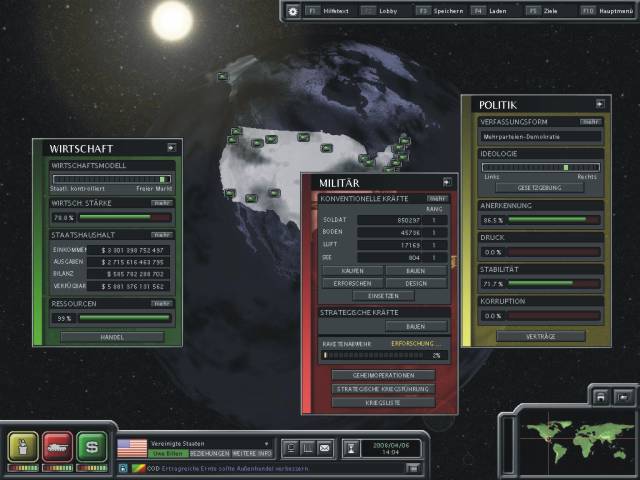Click Kaufen to buy military units
Image resolution: width=640 pixels, height=480 pixels.
click(x=349, y=270)
